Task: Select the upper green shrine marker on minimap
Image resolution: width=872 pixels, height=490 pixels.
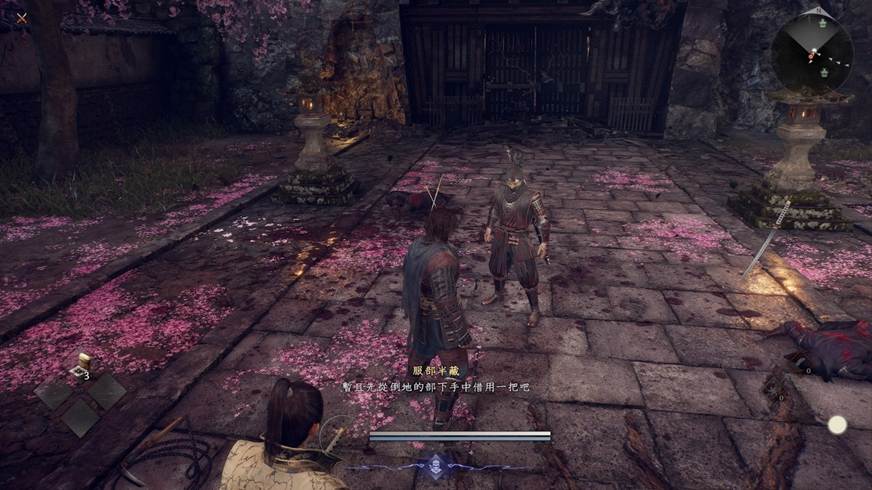Action: (823, 22)
